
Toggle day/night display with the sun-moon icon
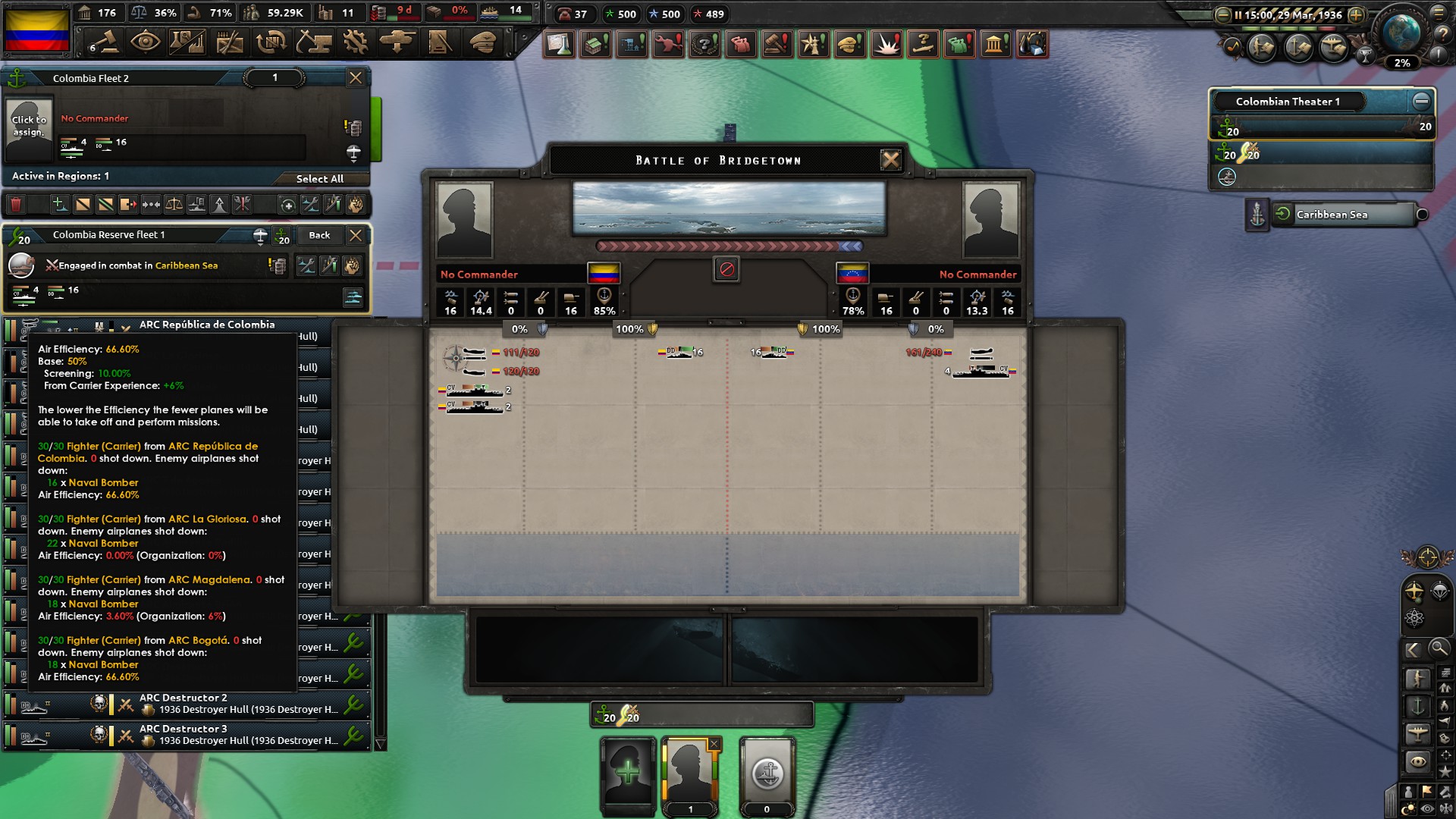pyautogui.click(x=1408, y=807)
